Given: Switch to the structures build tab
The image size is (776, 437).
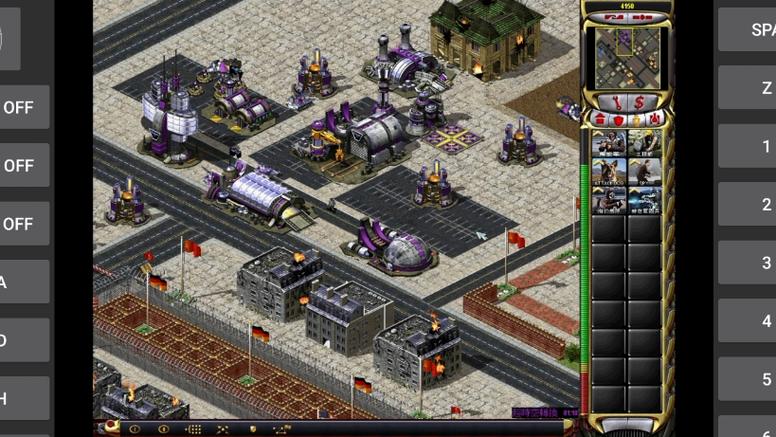Looking at the screenshot, I should tap(601, 119).
